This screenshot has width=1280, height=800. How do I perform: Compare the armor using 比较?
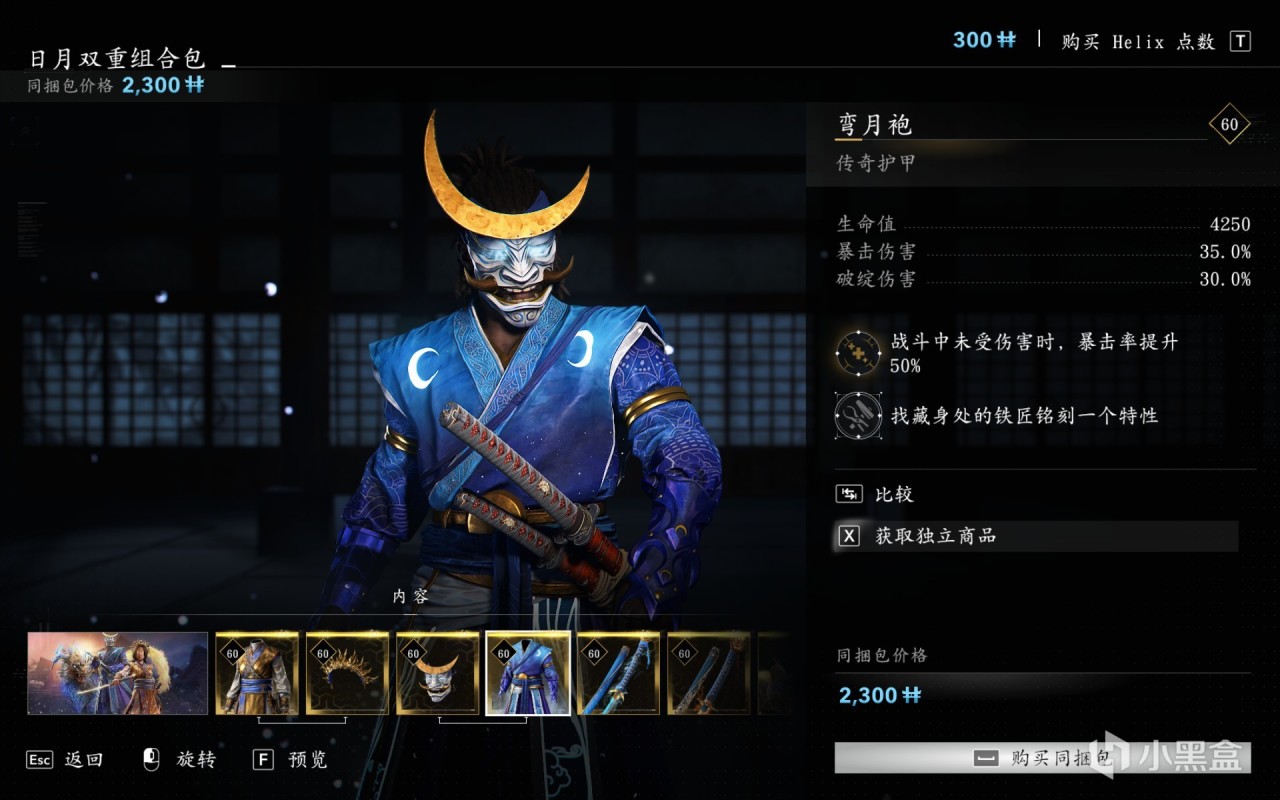pos(893,494)
